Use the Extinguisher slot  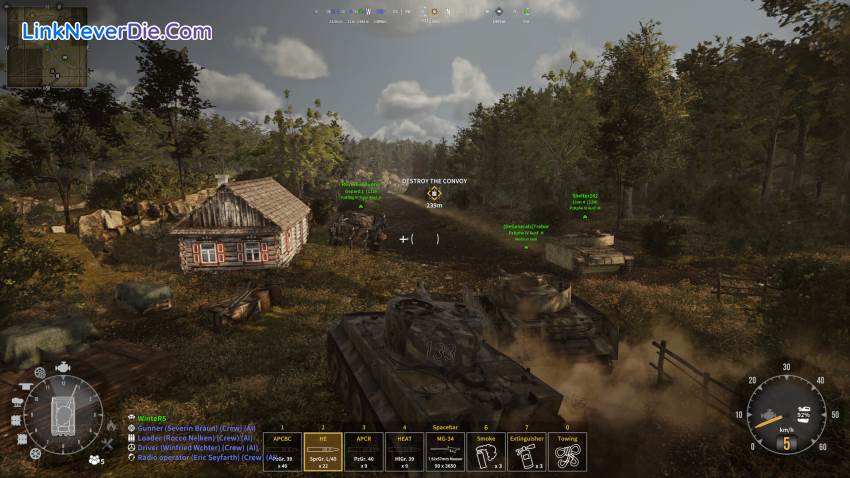tap(526, 451)
